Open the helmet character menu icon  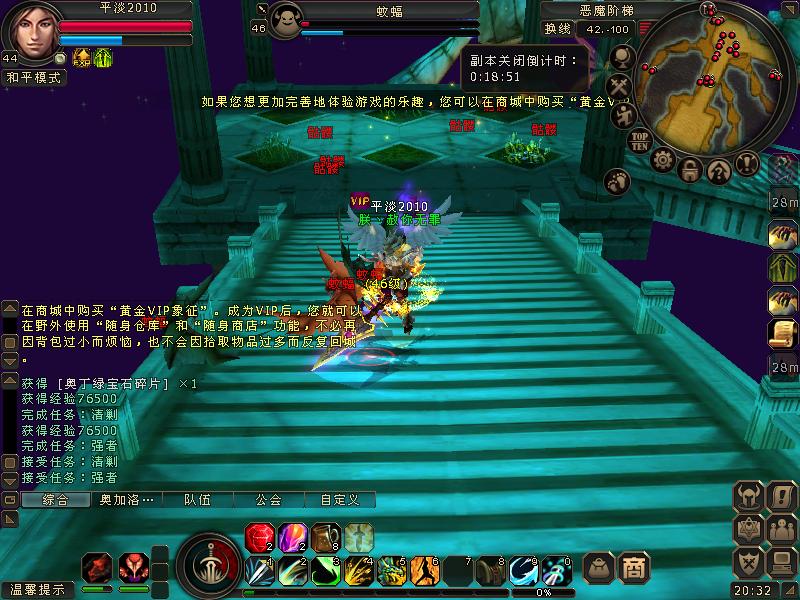[749, 496]
